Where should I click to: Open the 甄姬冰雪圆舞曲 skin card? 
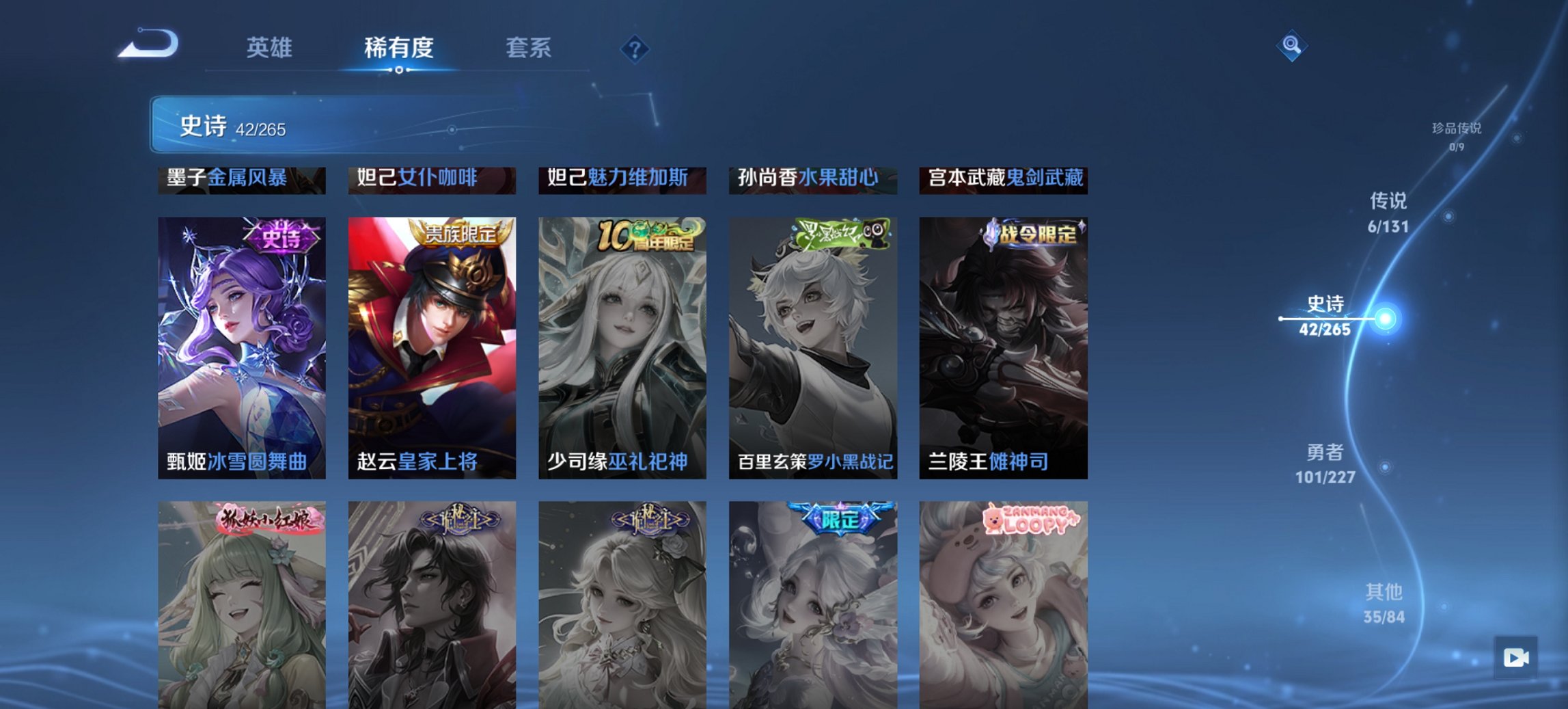[x=240, y=345]
